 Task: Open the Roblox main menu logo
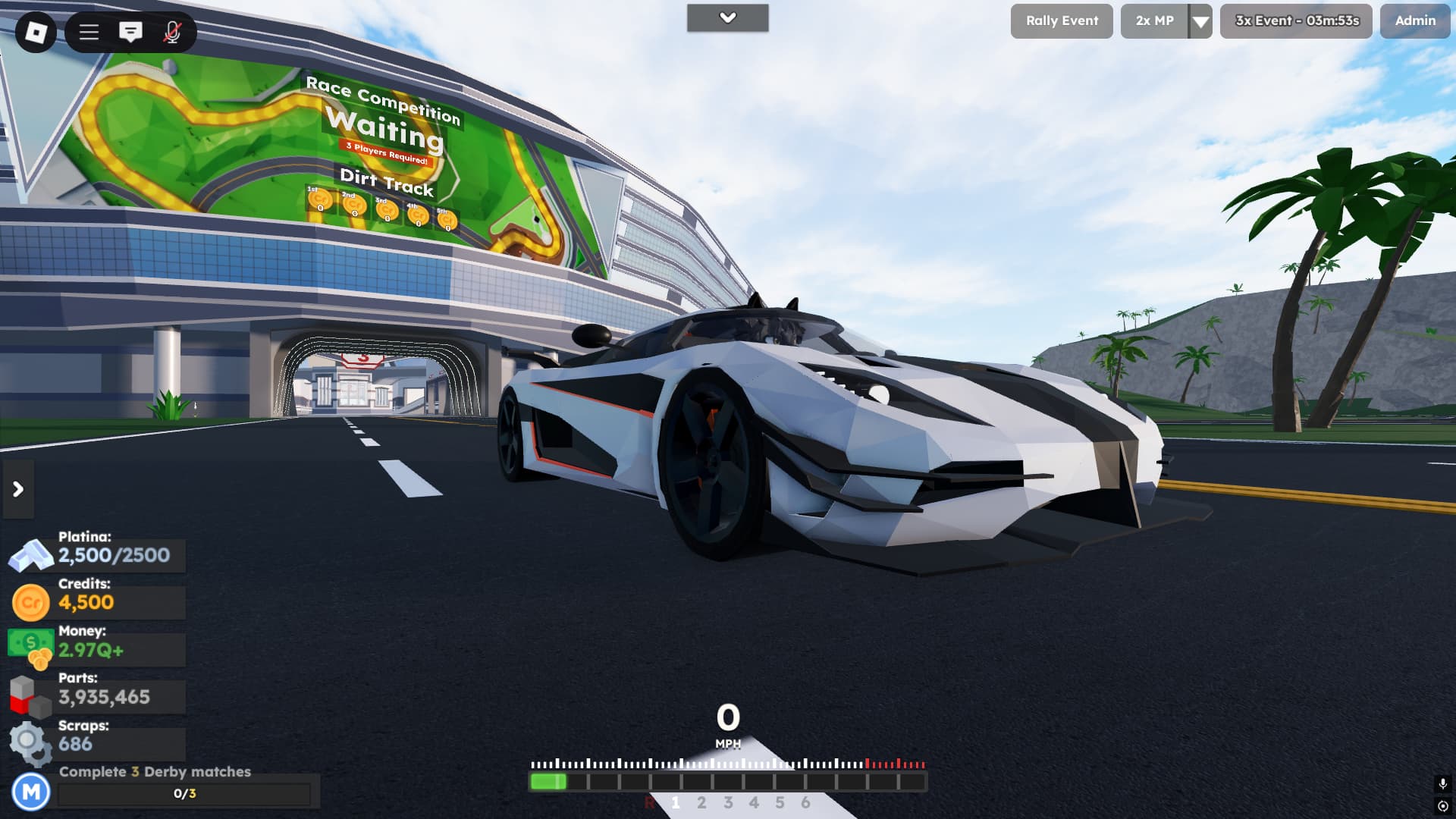coord(36,32)
